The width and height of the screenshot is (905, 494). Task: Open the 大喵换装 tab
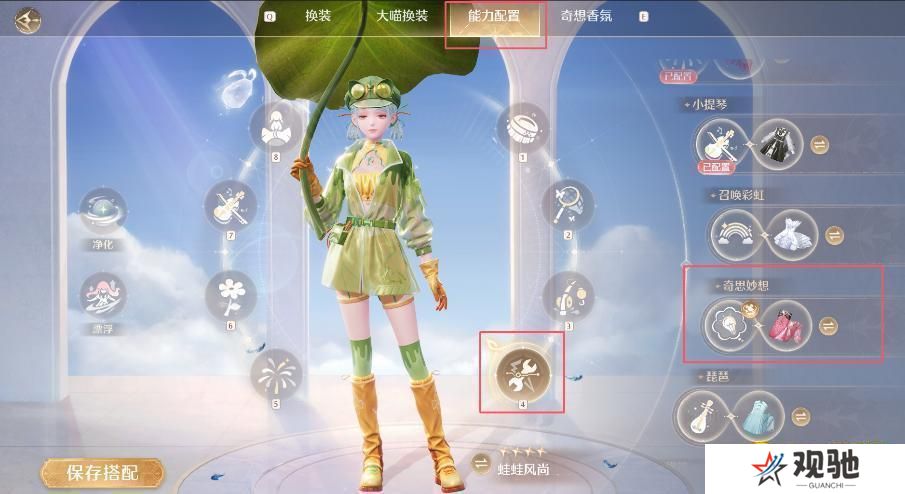402,16
